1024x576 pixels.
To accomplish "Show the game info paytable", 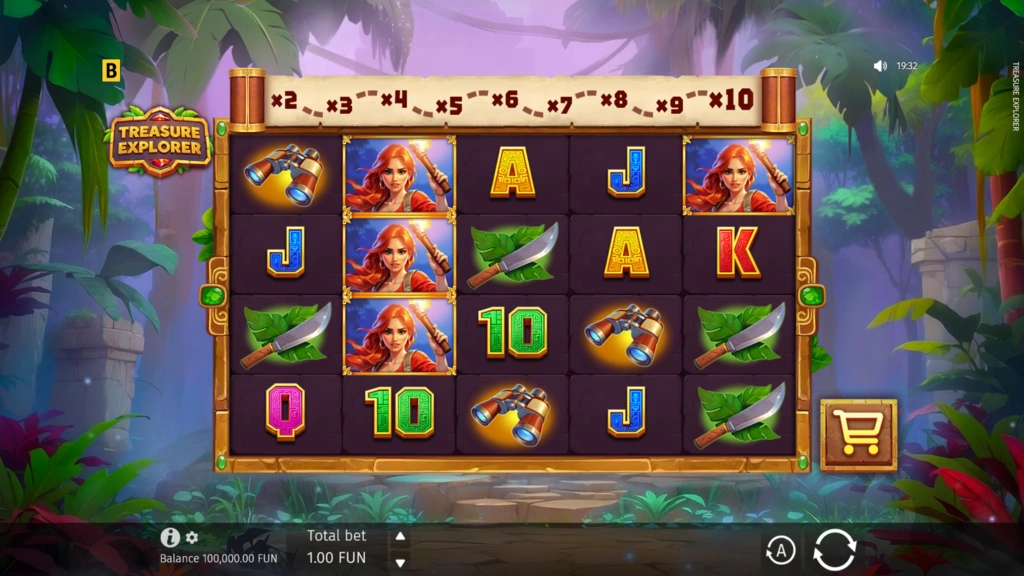I will (170, 538).
